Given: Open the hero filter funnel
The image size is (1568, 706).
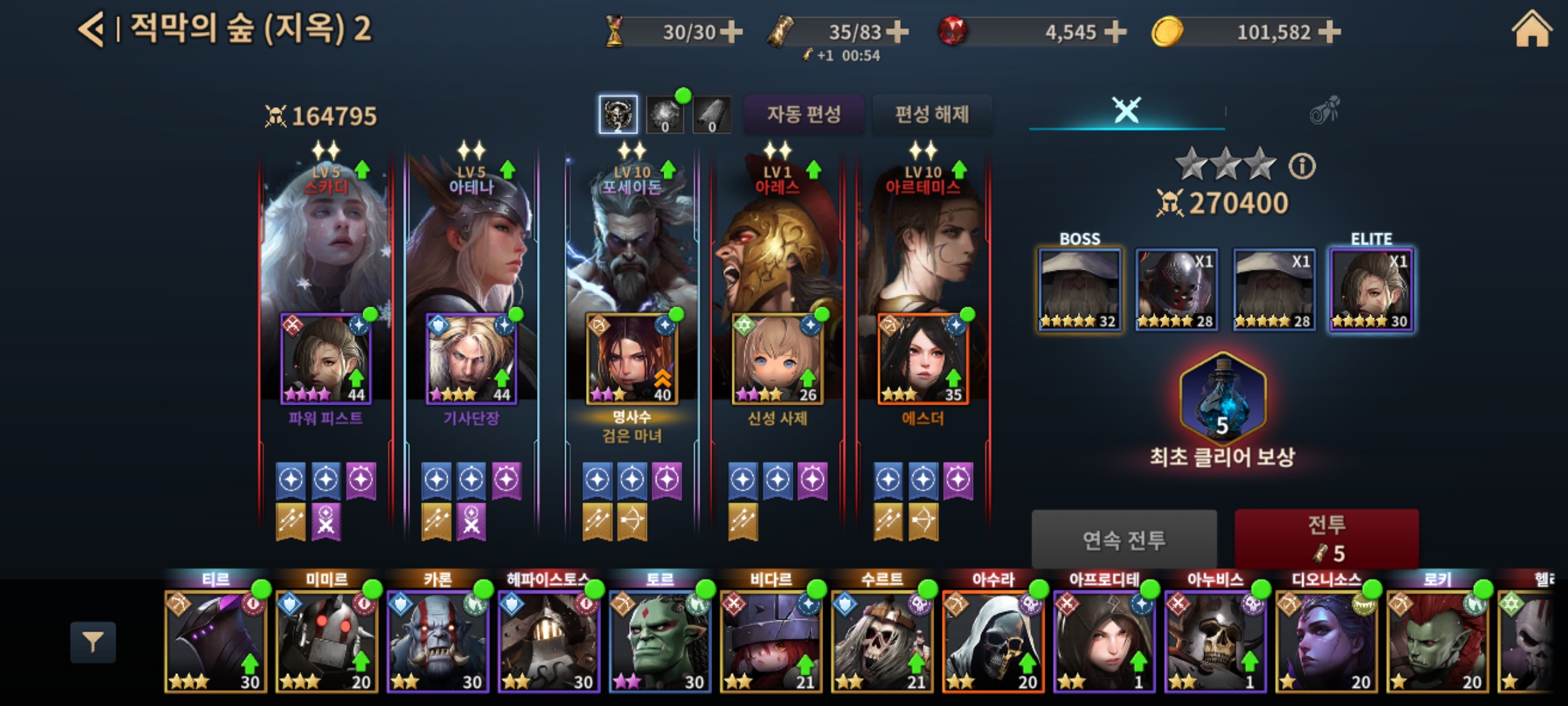Looking at the screenshot, I should [93, 643].
